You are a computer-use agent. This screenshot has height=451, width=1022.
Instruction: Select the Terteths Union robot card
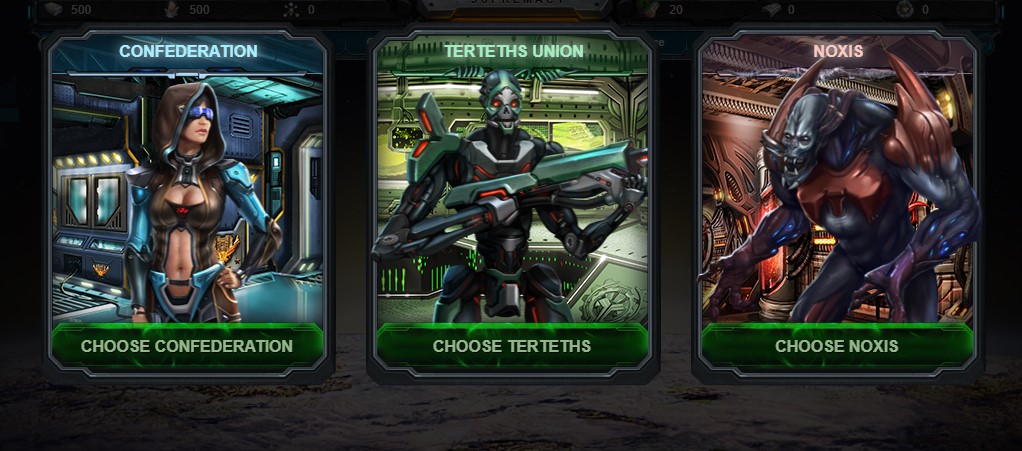pos(512,190)
